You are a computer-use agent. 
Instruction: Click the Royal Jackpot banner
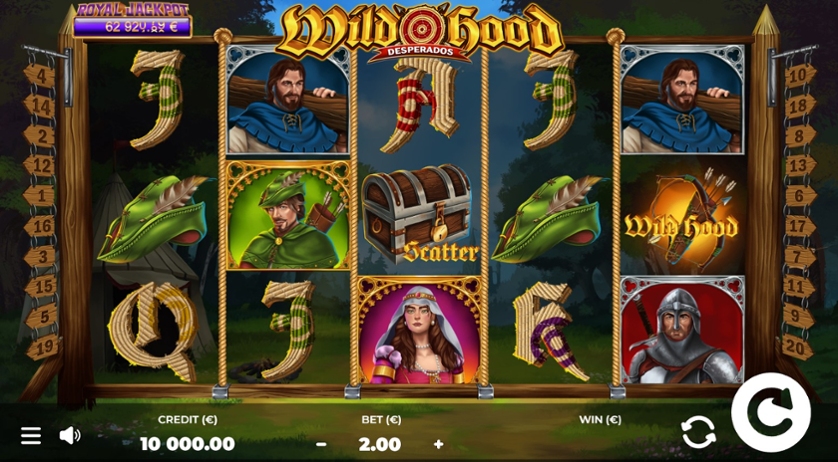pyautogui.click(x=132, y=20)
